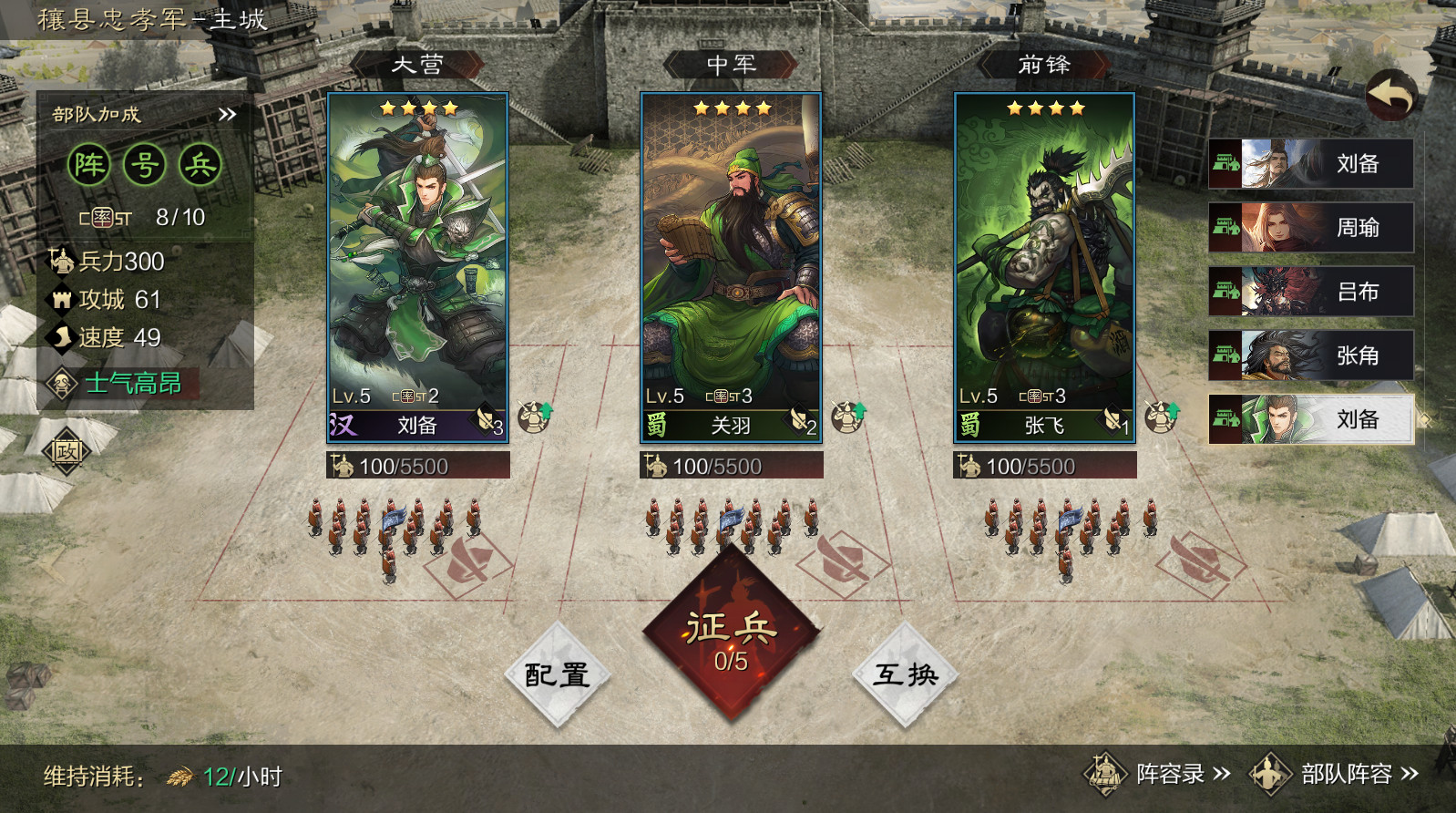Viewport: 1456px width, 813px height.
Task: Go back with the return arrow
Action: 1391,94
